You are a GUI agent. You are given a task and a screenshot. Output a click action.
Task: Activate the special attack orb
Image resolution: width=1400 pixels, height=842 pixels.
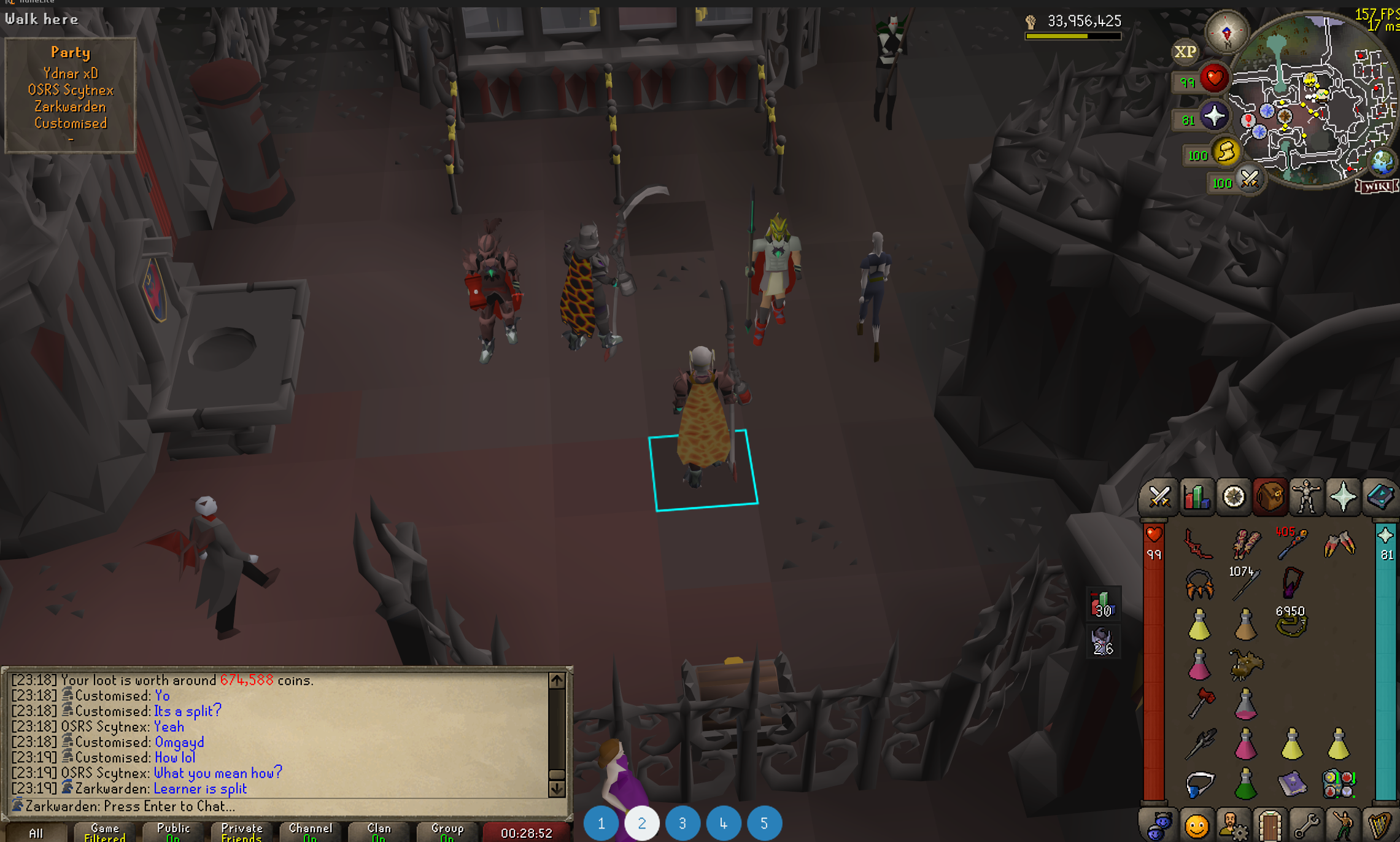click(x=1249, y=180)
